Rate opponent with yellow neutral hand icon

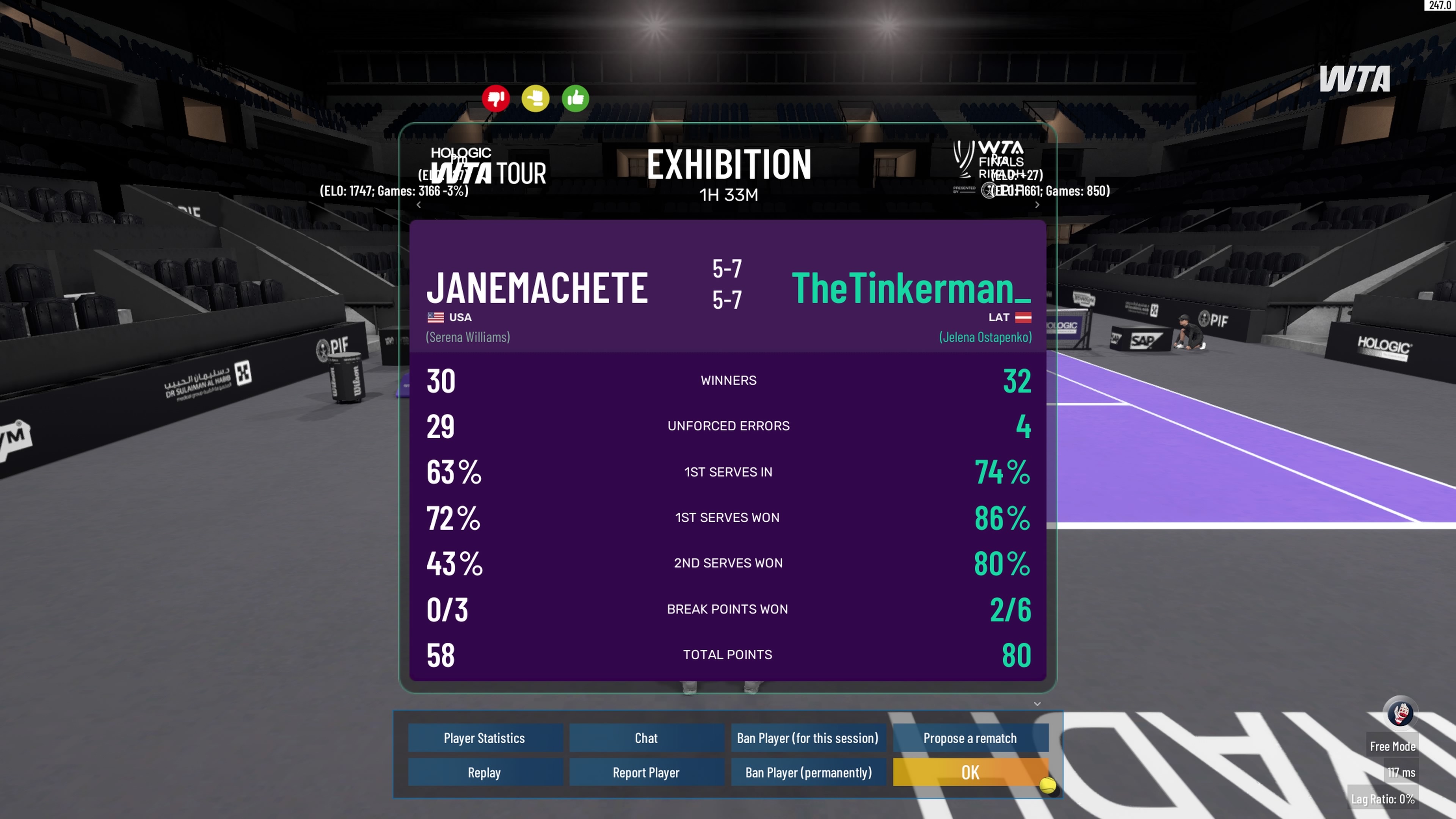coord(535,99)
